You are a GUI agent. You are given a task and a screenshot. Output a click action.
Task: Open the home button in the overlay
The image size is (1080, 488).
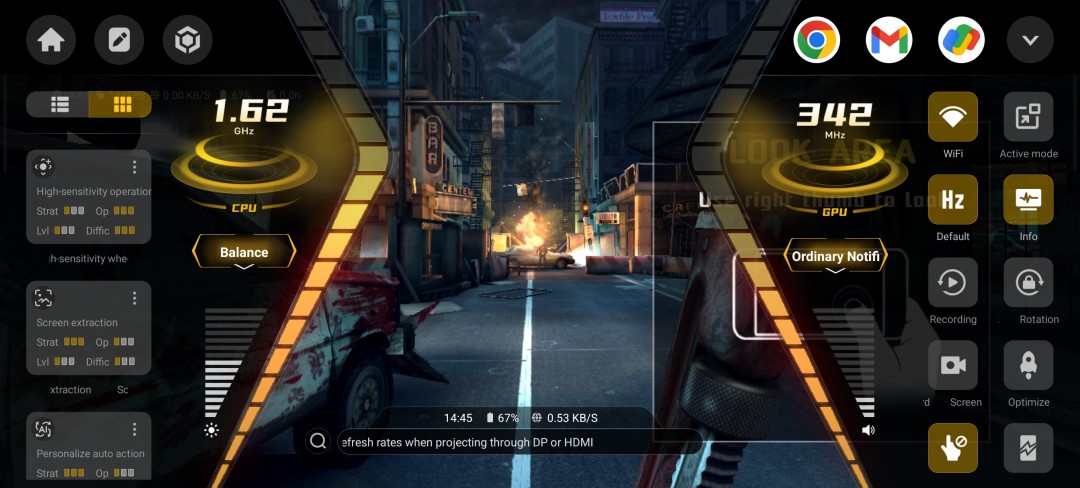pyautogui.click(x=51, y=41)
